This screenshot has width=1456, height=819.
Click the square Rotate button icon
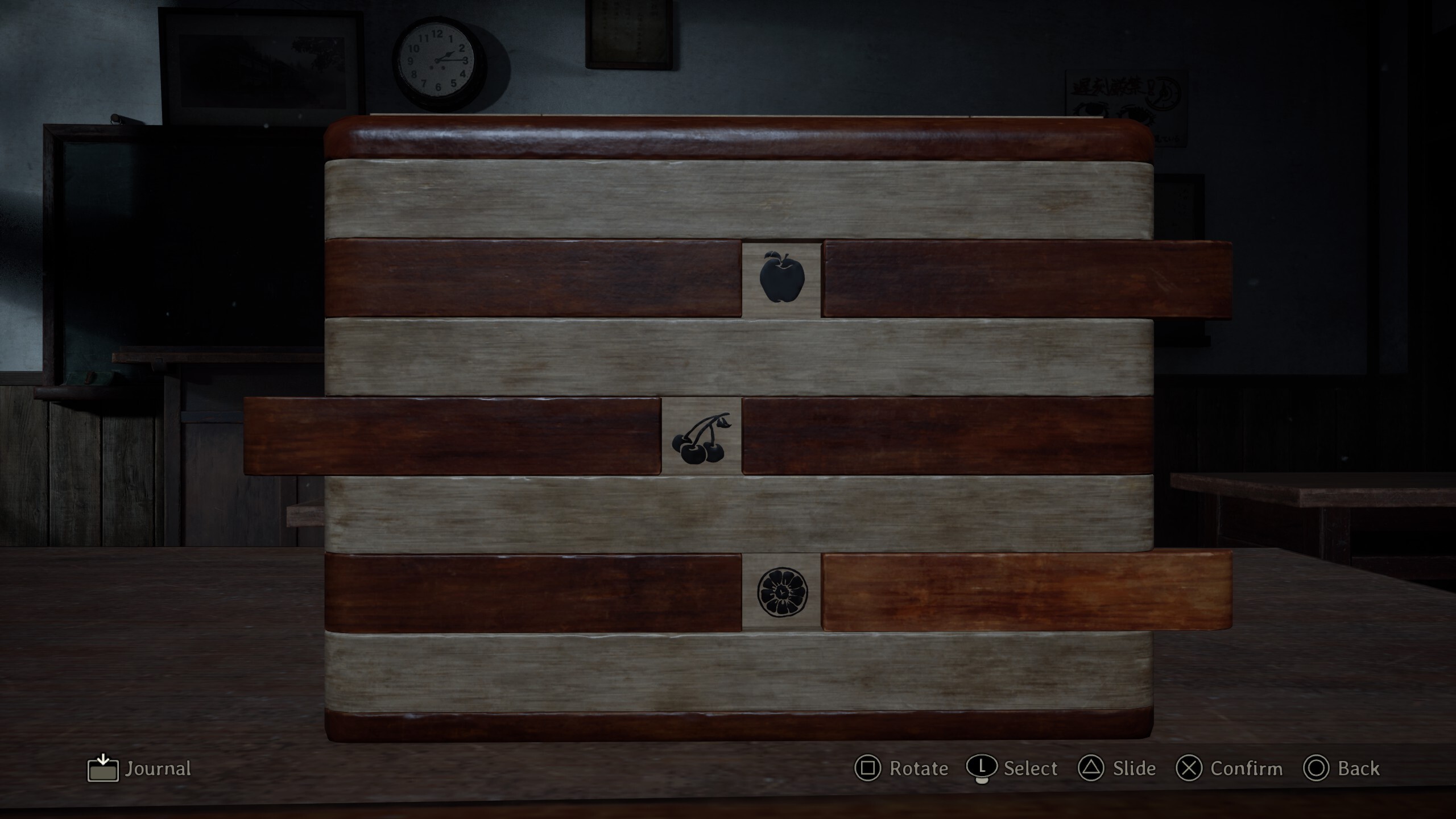point(867,769)
